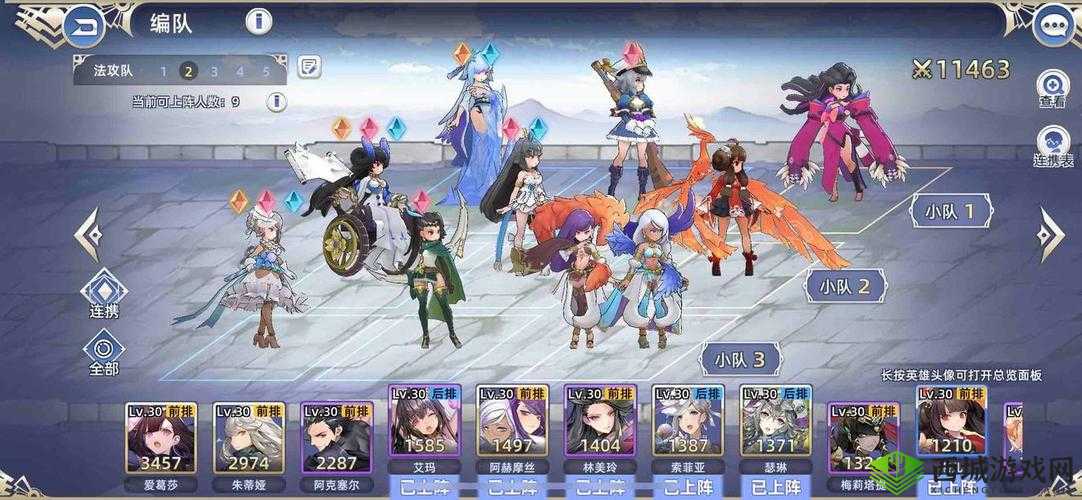Select deployed hero 艾玛 portrait
This screenshot has height=500, width=1082.
(424, 432)
